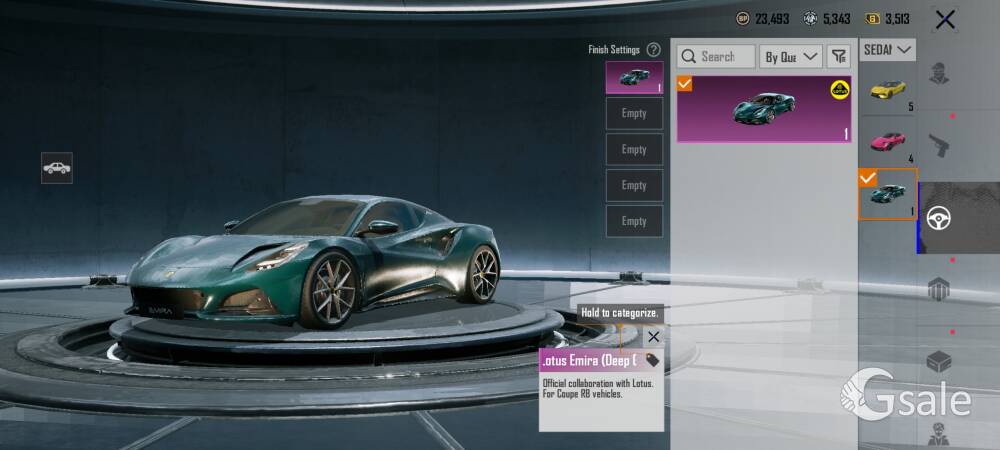Open the filter funnel options

coord(839,57)
